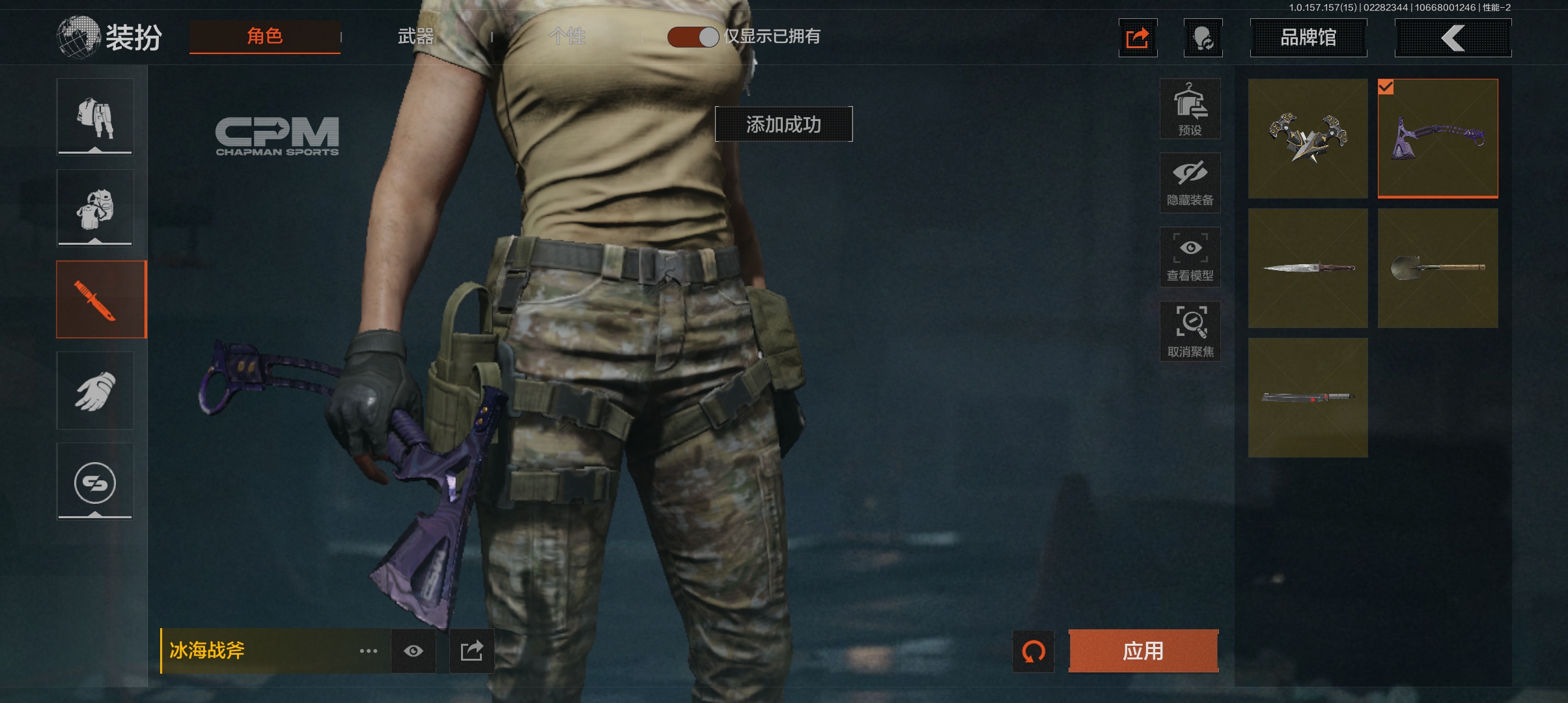
Task: Go back with the arrow button
Action: 1453,38
